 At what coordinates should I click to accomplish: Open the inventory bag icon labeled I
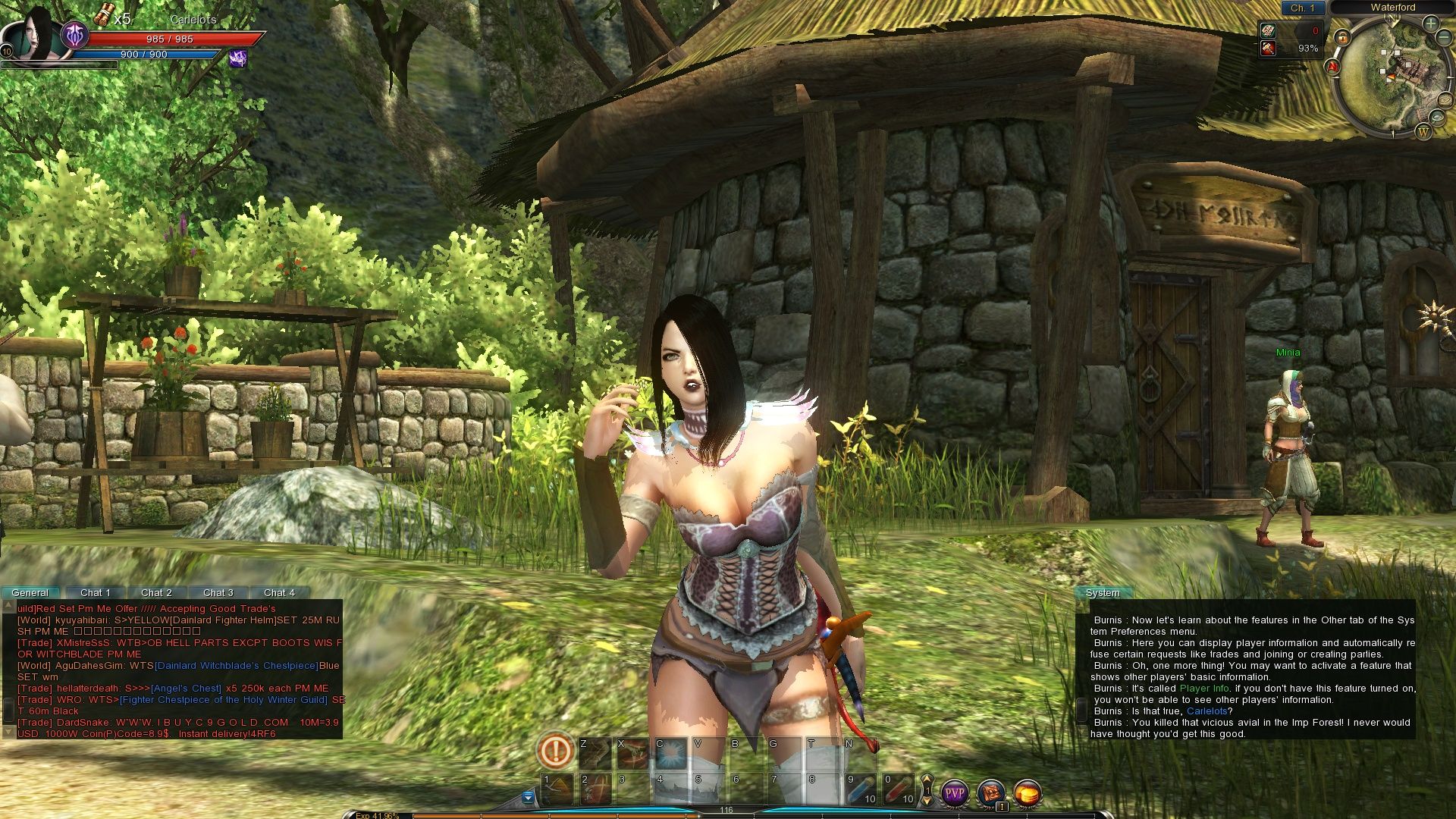[x=991, y=793]
